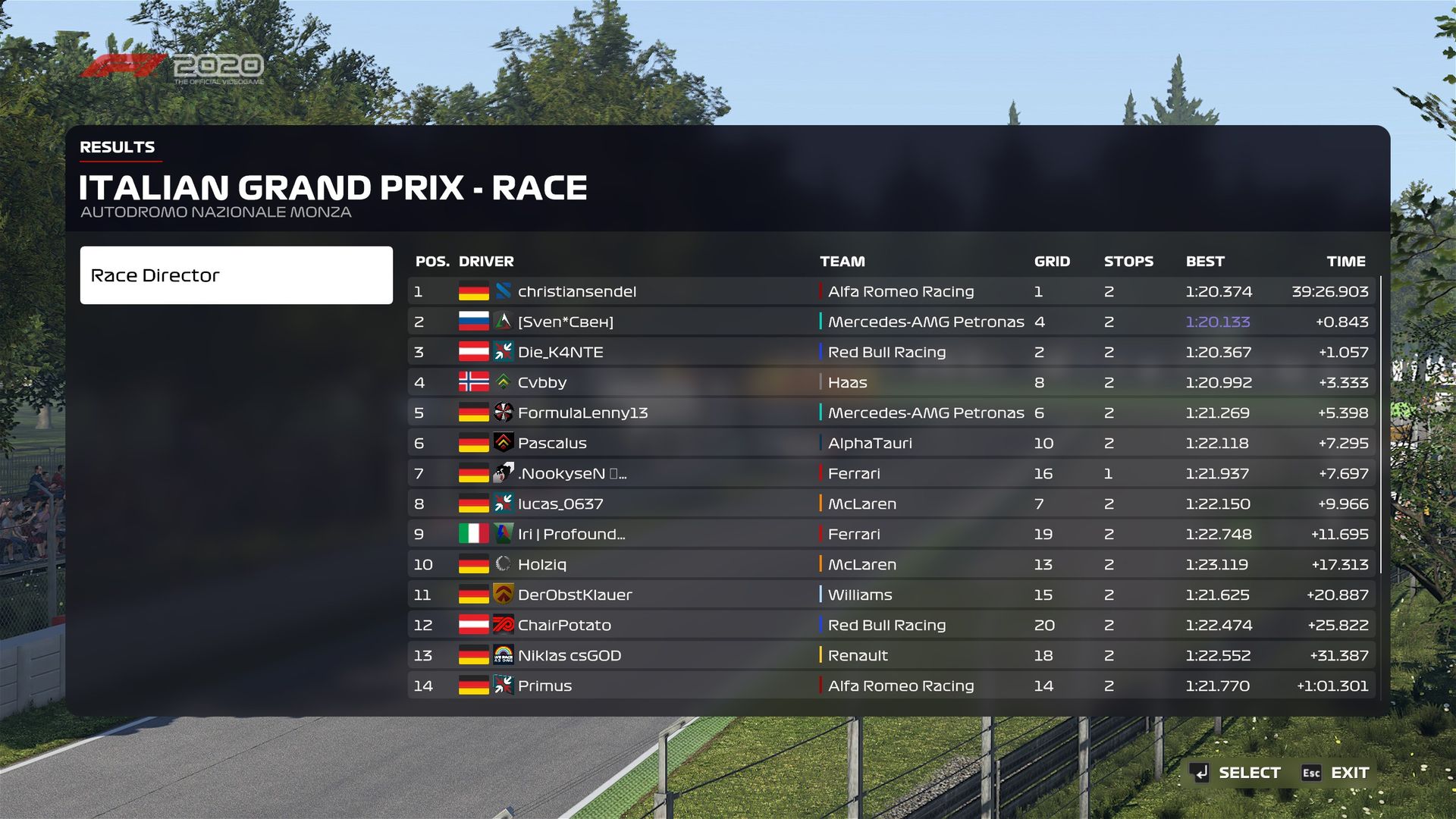Choose DerObstKlauer's Williams row
This screenshot has height=819, width=1456.
pos(891,595)
